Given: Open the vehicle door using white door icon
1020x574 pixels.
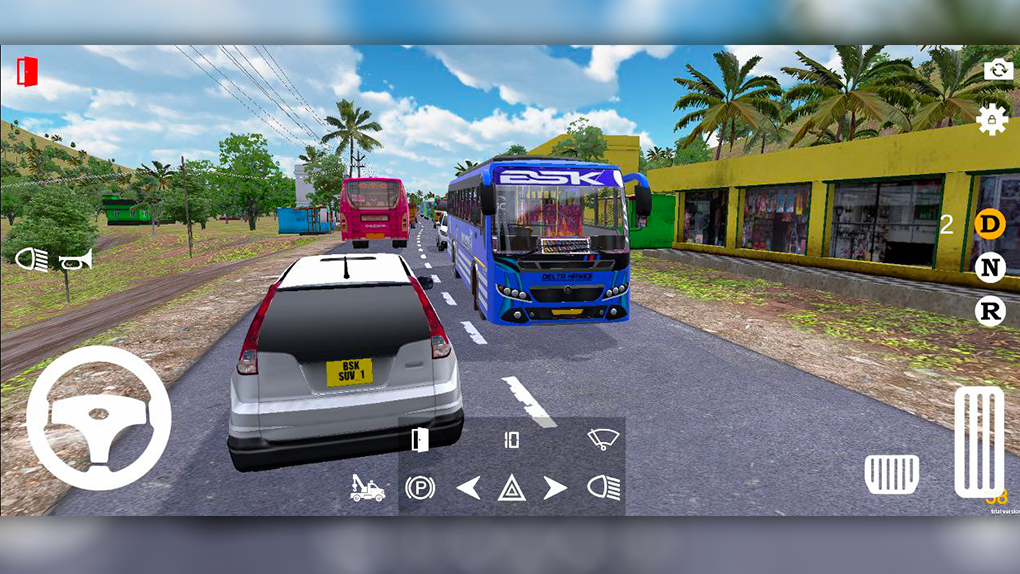Looking at the screenshot, I should (x=420, y=439).
